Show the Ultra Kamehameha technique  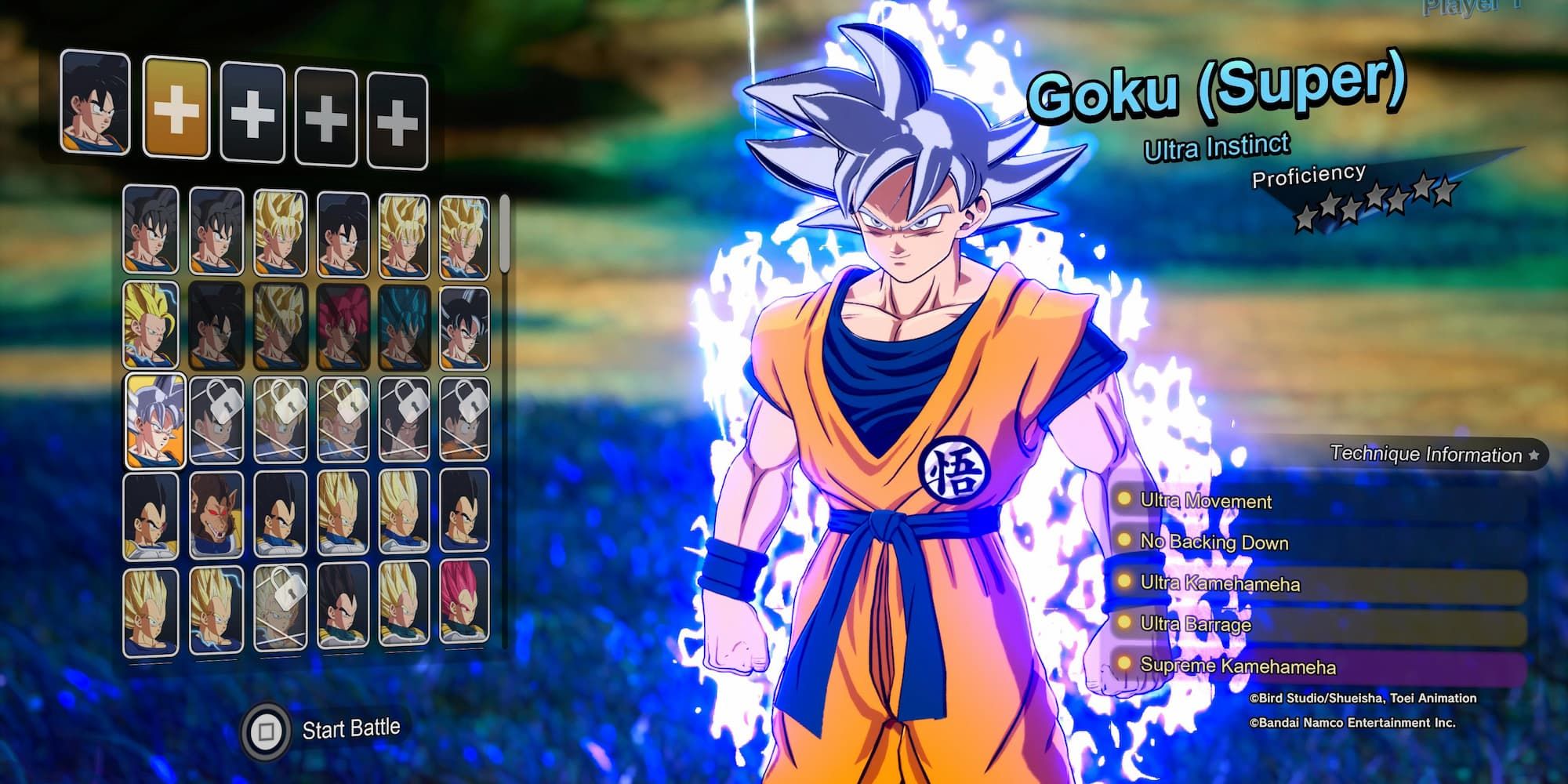[1219, 583]
